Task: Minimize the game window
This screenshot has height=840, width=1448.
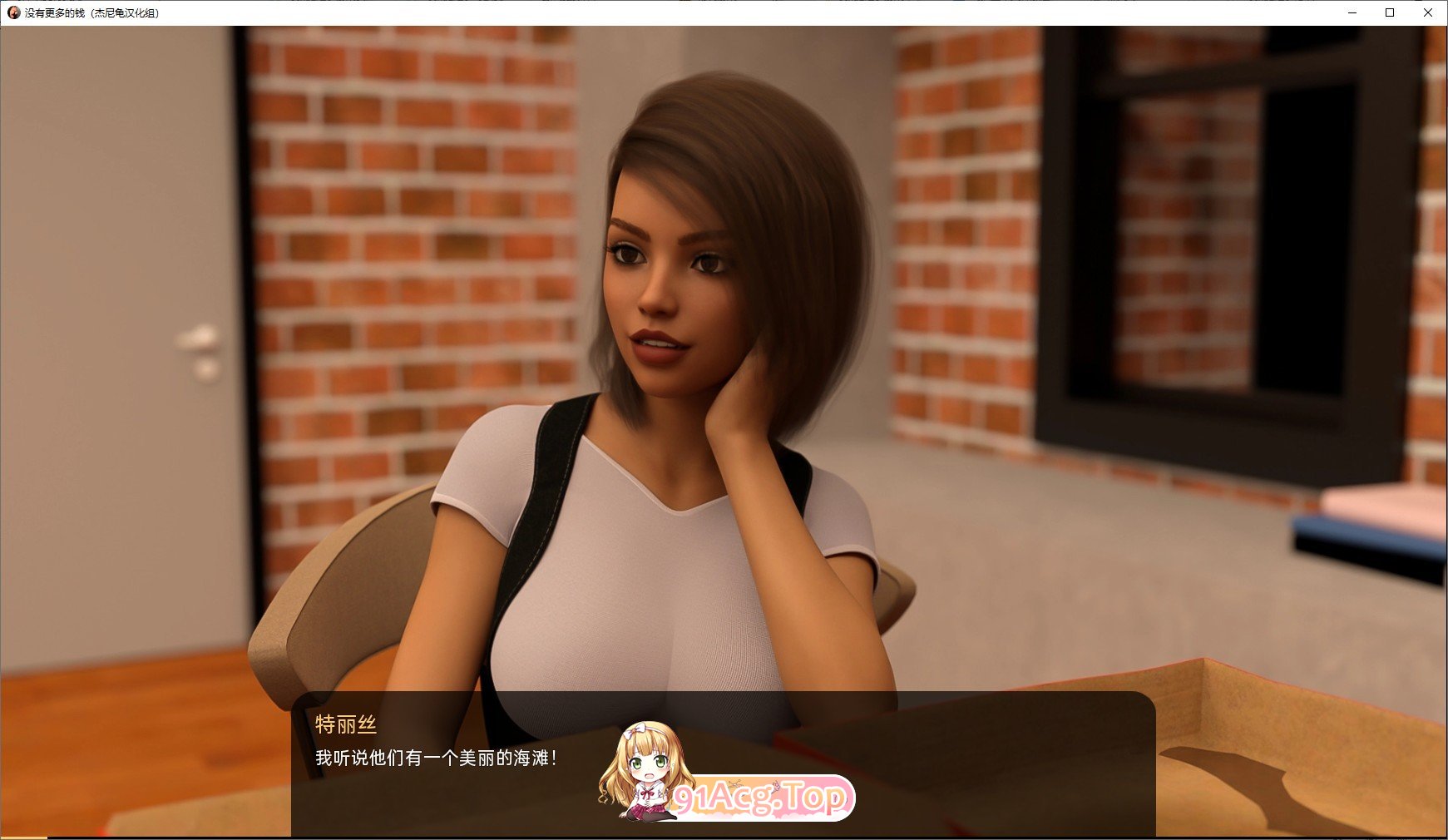Action: [x=1351, y=12]
